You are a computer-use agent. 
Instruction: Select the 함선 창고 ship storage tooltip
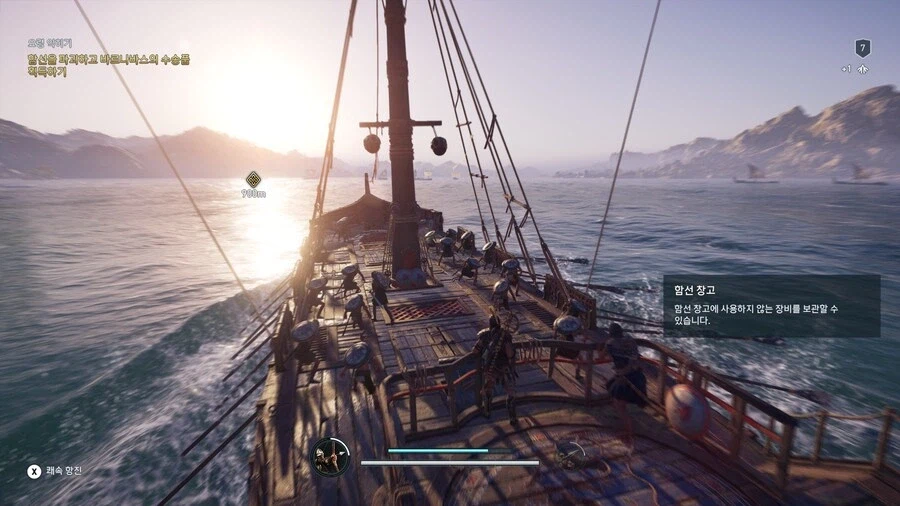click(771, 306)
